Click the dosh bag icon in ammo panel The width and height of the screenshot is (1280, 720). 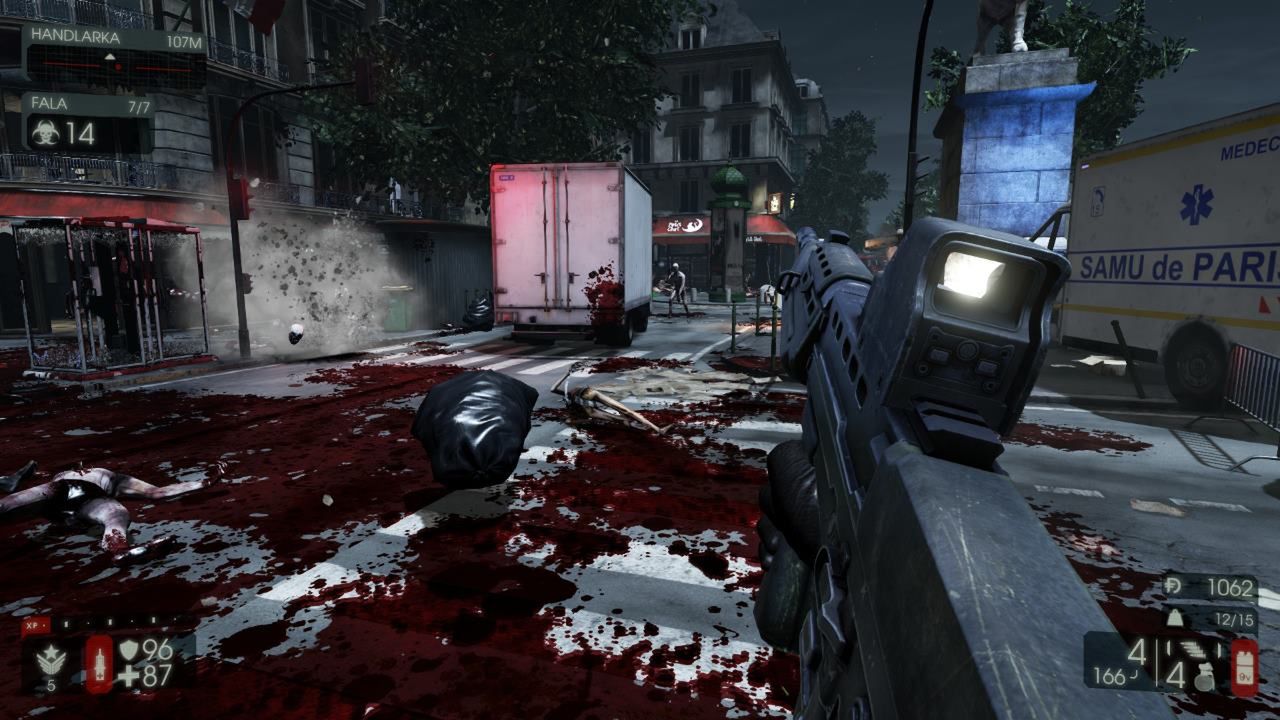tap(1205, 677)
